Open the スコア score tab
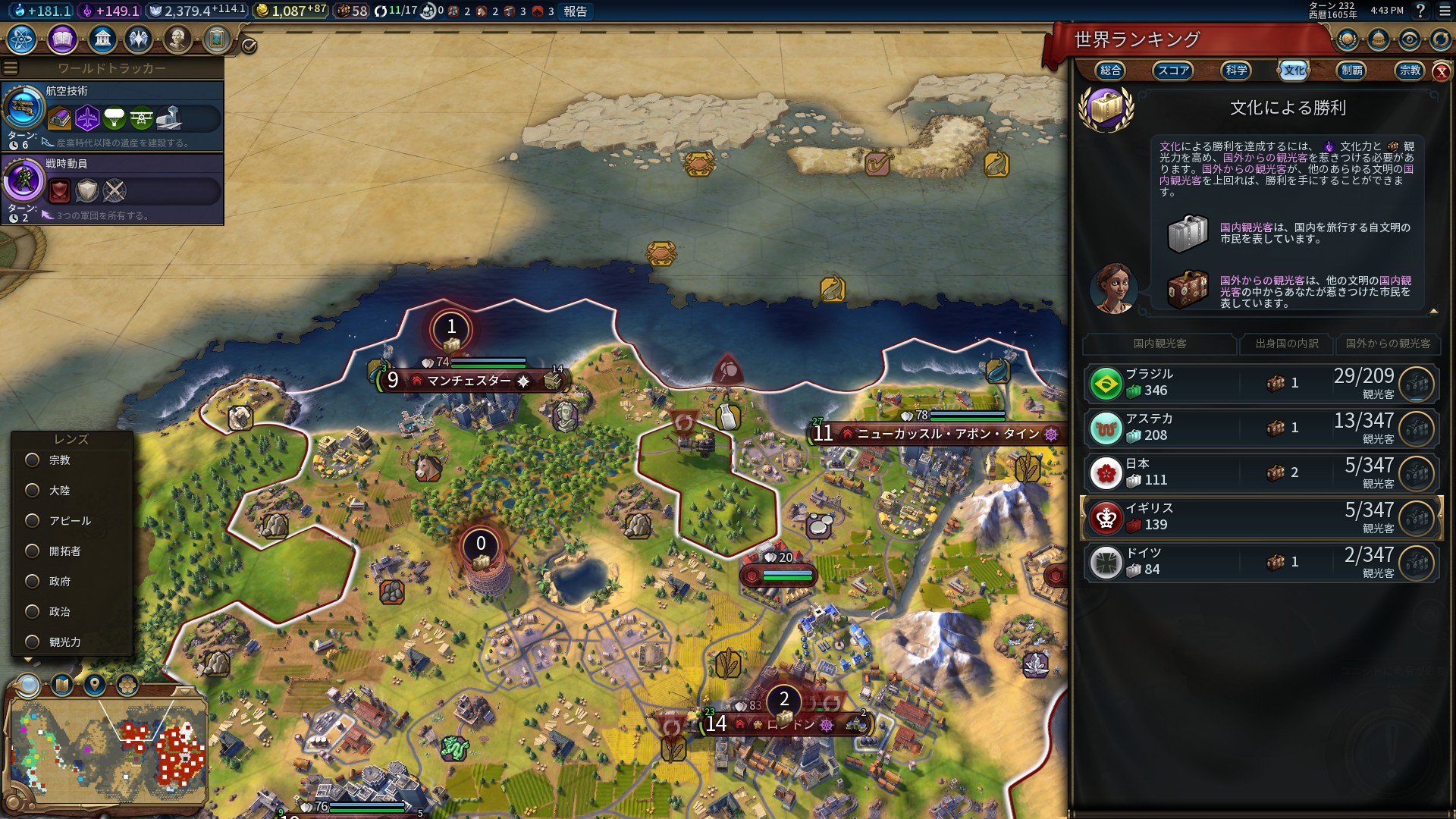This screenshot has height=819, width=1456. (x=1172, y=71)
